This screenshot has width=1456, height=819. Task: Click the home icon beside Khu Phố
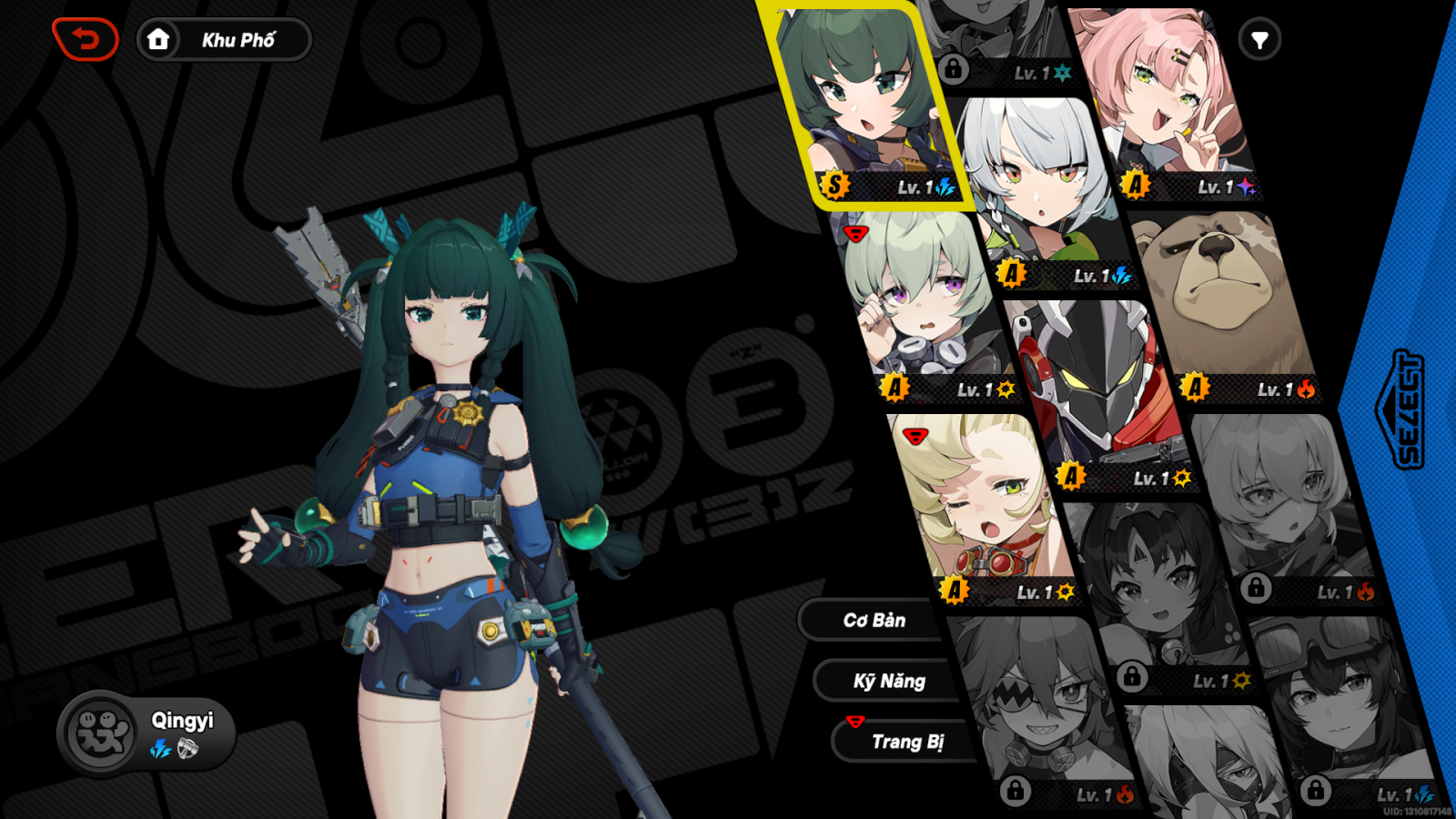(160, 39)
